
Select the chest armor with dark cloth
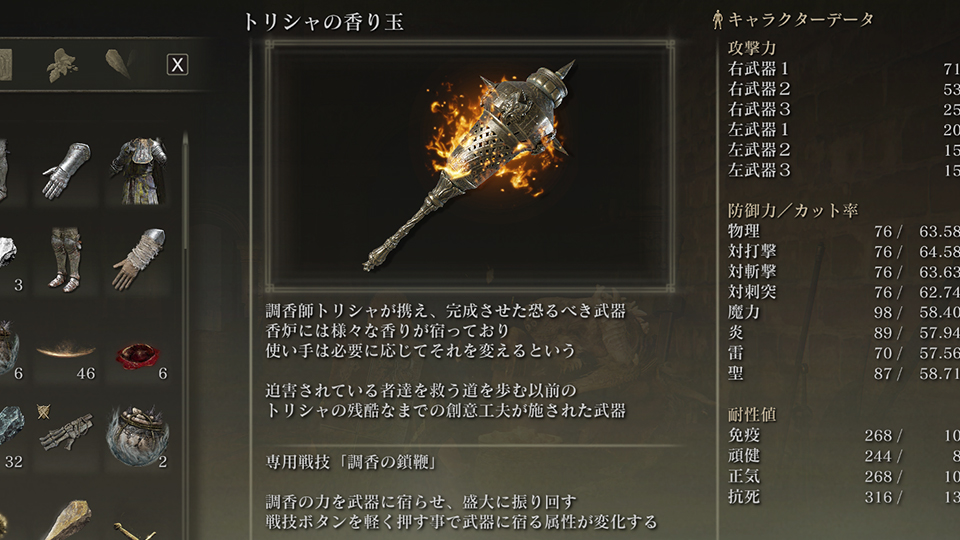(137, 169)
